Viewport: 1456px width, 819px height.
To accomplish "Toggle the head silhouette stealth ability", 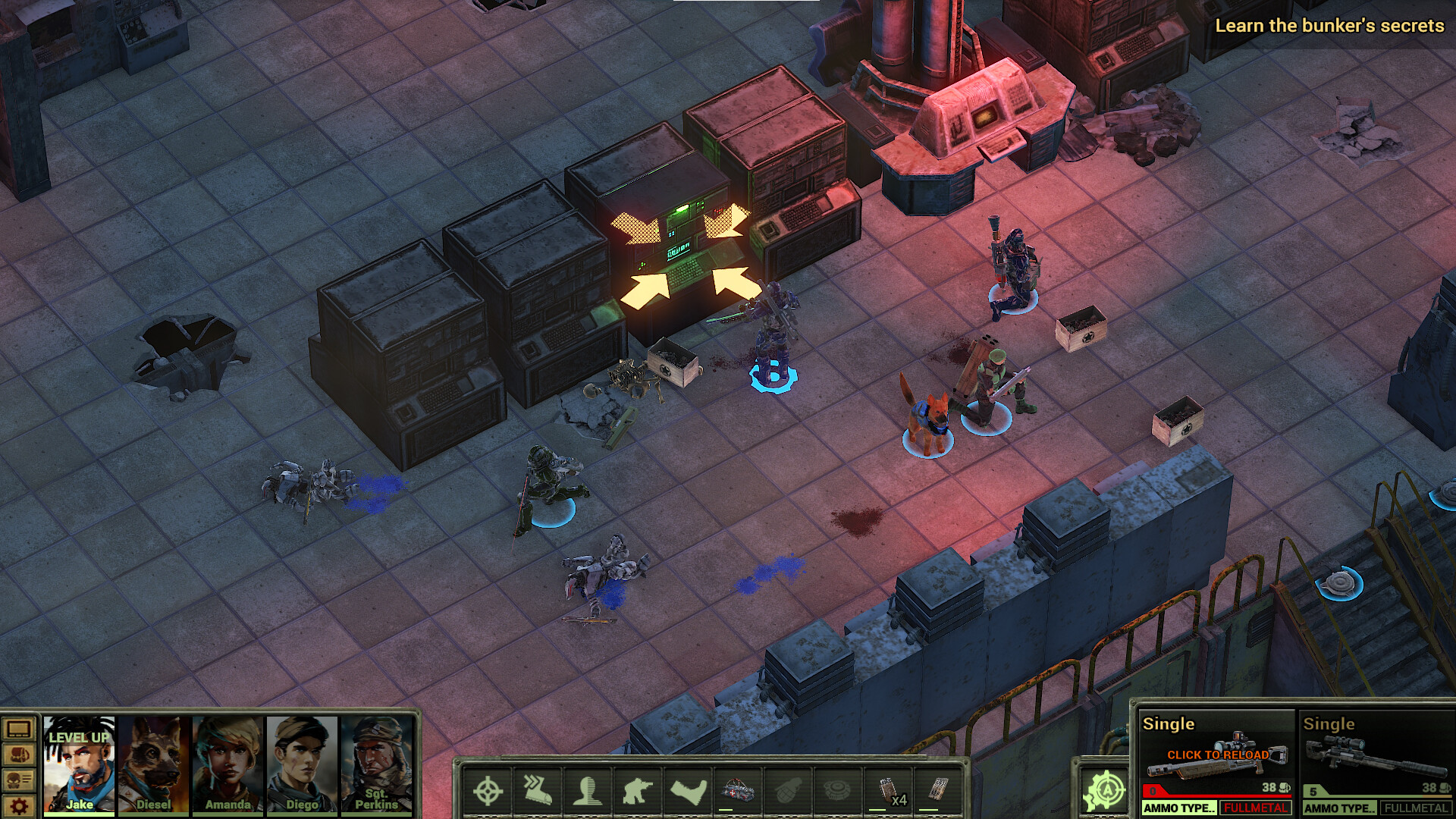I will point(588,791).
